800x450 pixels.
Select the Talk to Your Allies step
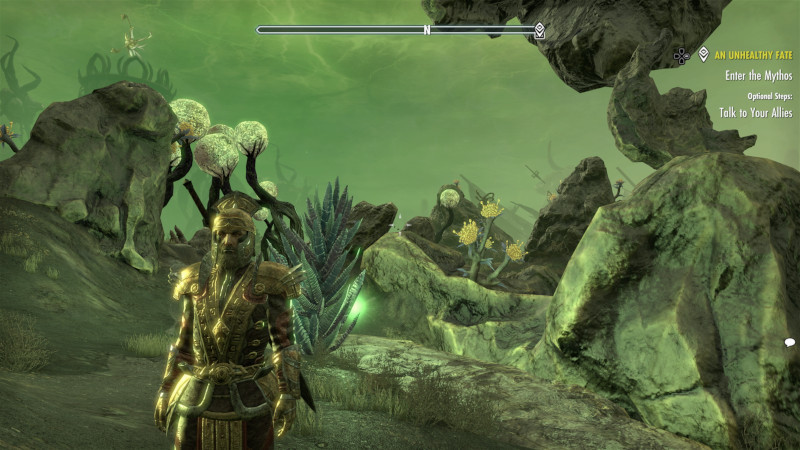click(x=755, y=113)
